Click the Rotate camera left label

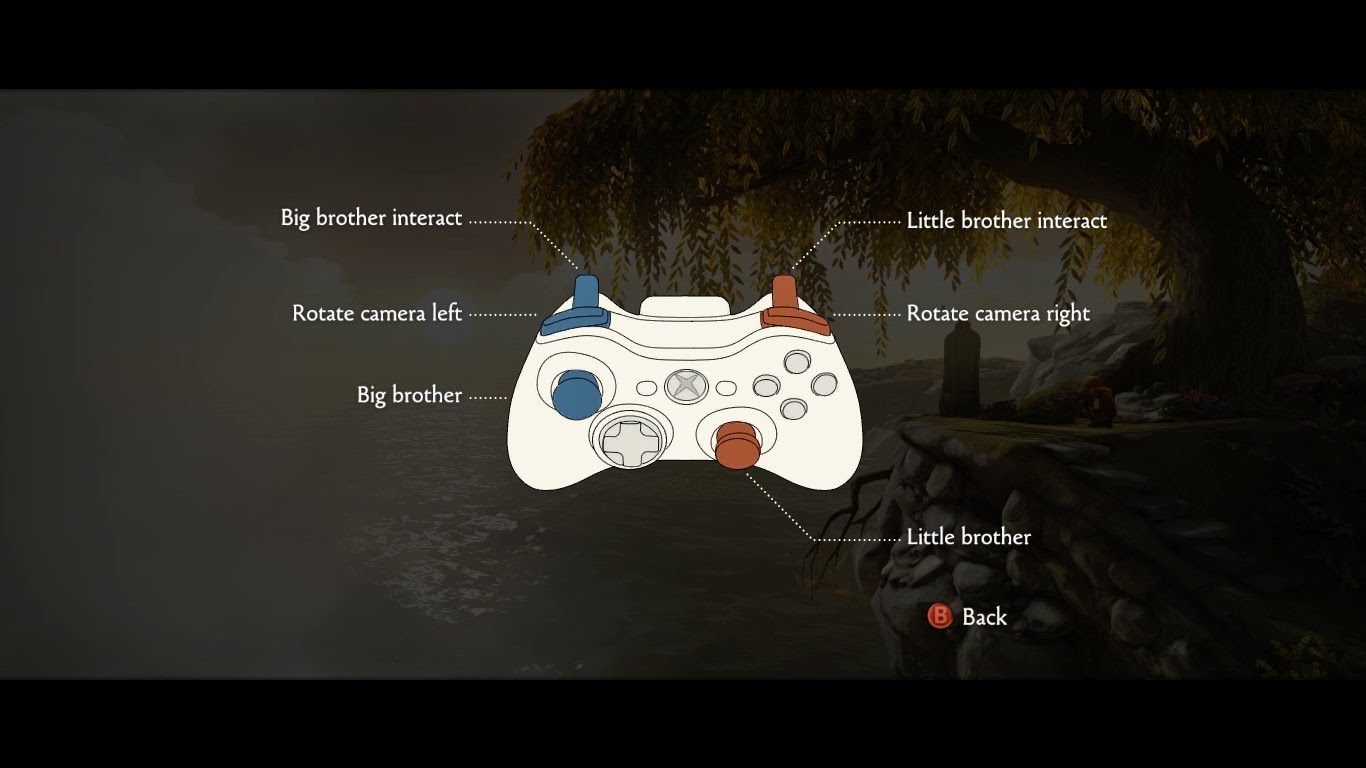tap(376, 313)
